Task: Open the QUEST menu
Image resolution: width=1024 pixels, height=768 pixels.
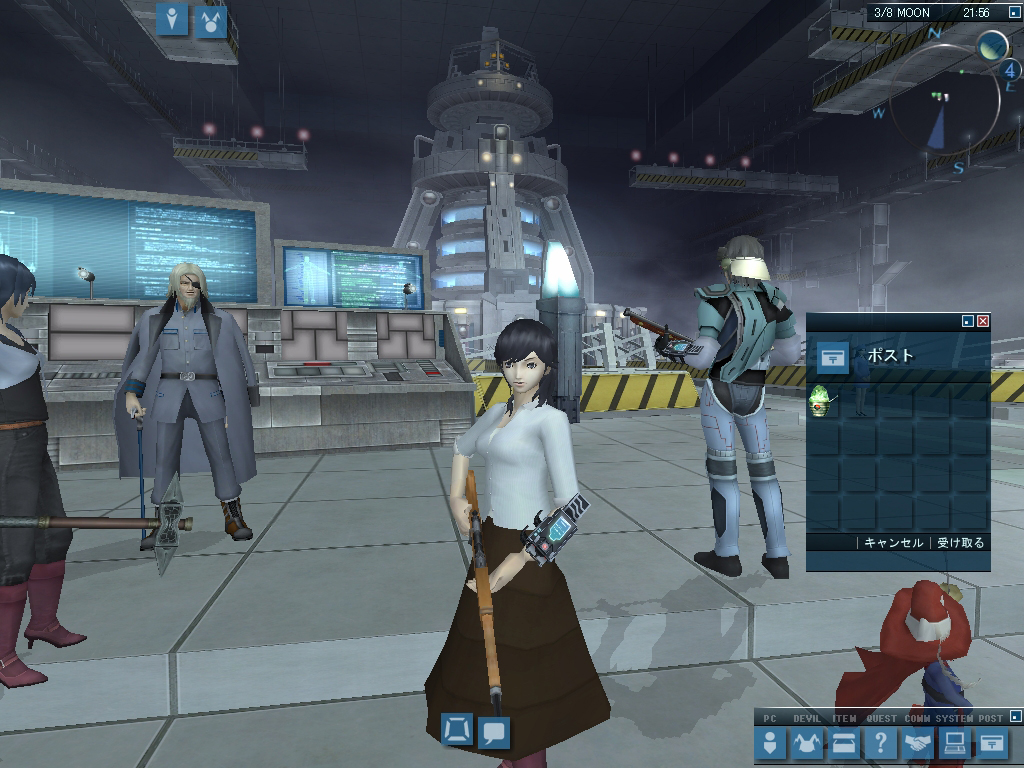Action: tap(881, 743)
